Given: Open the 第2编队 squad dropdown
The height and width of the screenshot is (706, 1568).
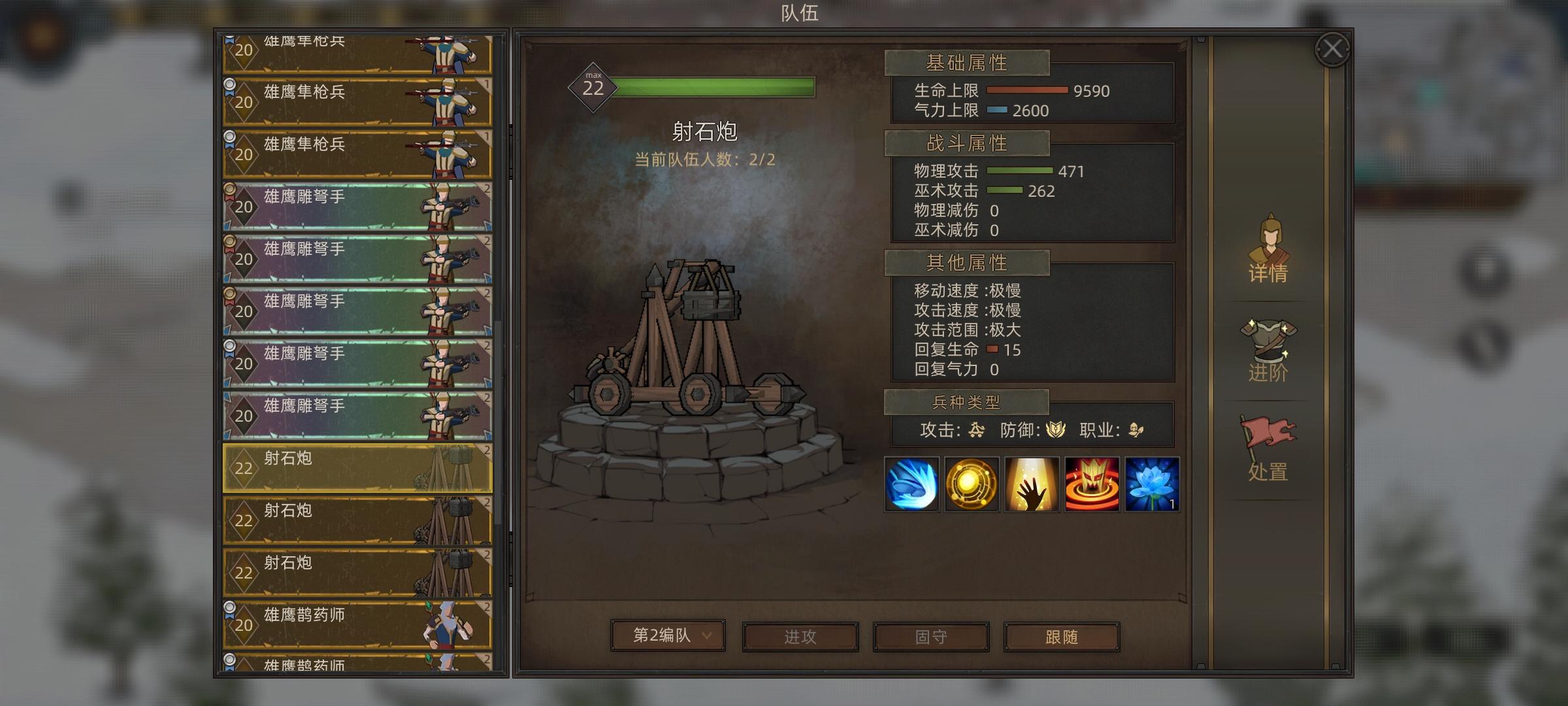Looking at the screenshot, I should coord(668,634).
